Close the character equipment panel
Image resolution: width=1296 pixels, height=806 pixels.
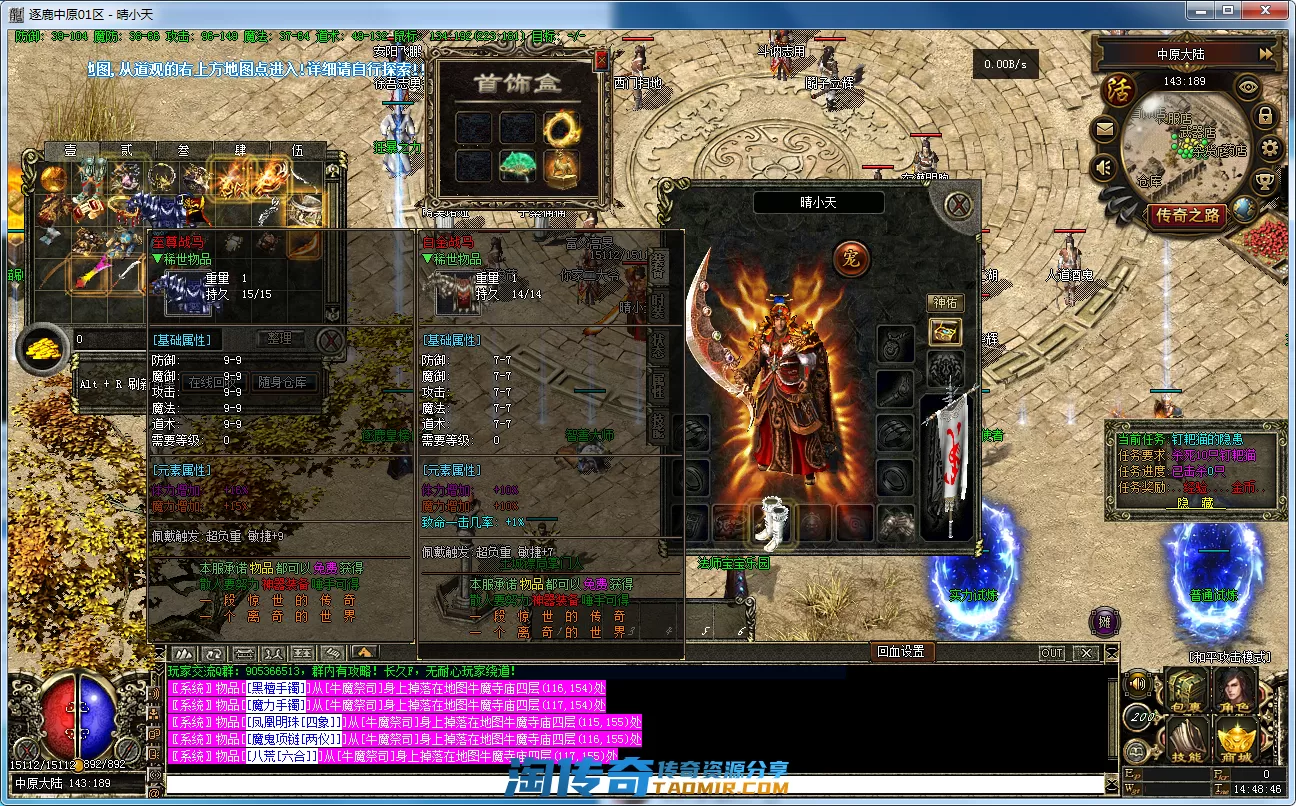click(x=959, y=204)
